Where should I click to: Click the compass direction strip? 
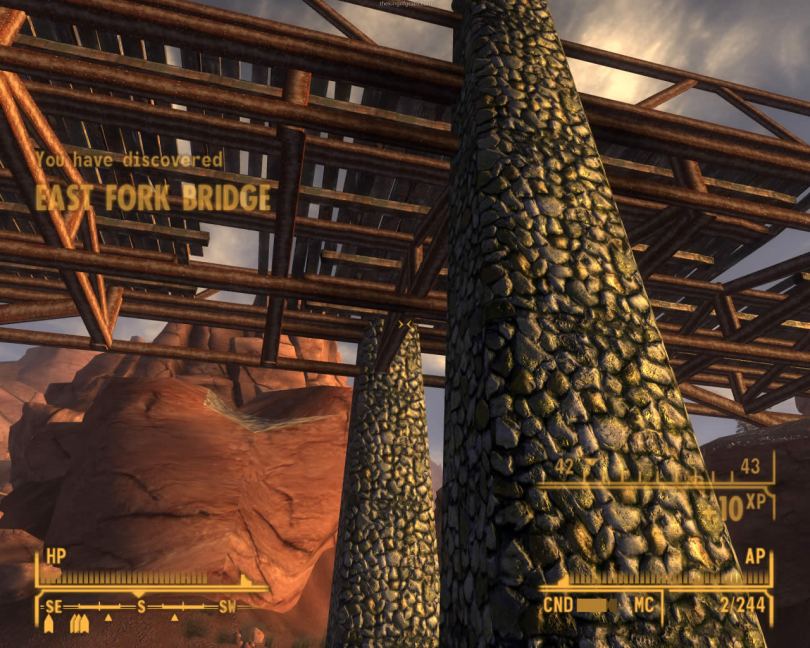pyautogui.click(x=142, y=607)
